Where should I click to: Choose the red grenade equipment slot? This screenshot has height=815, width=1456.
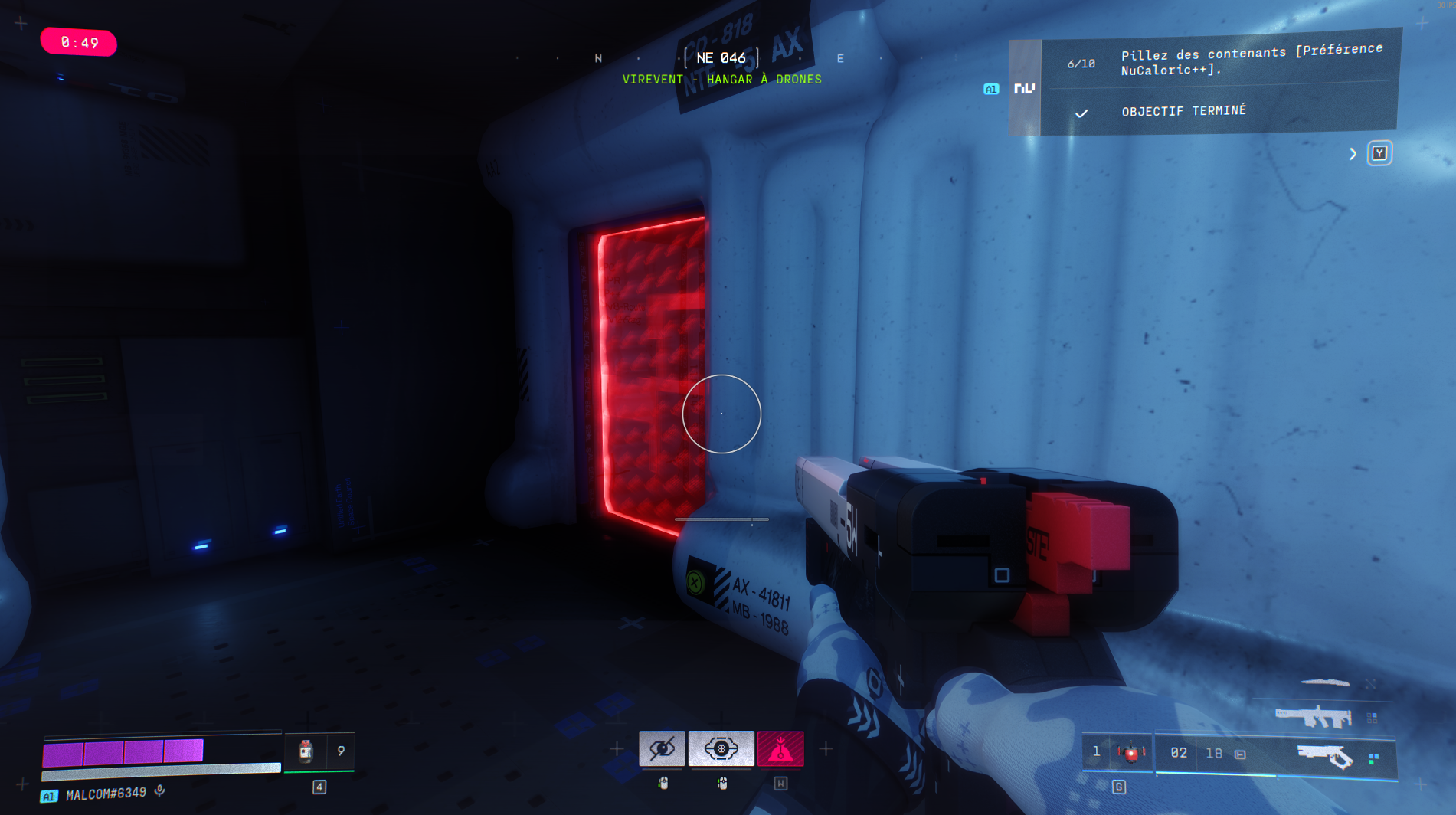(1130, 753)
